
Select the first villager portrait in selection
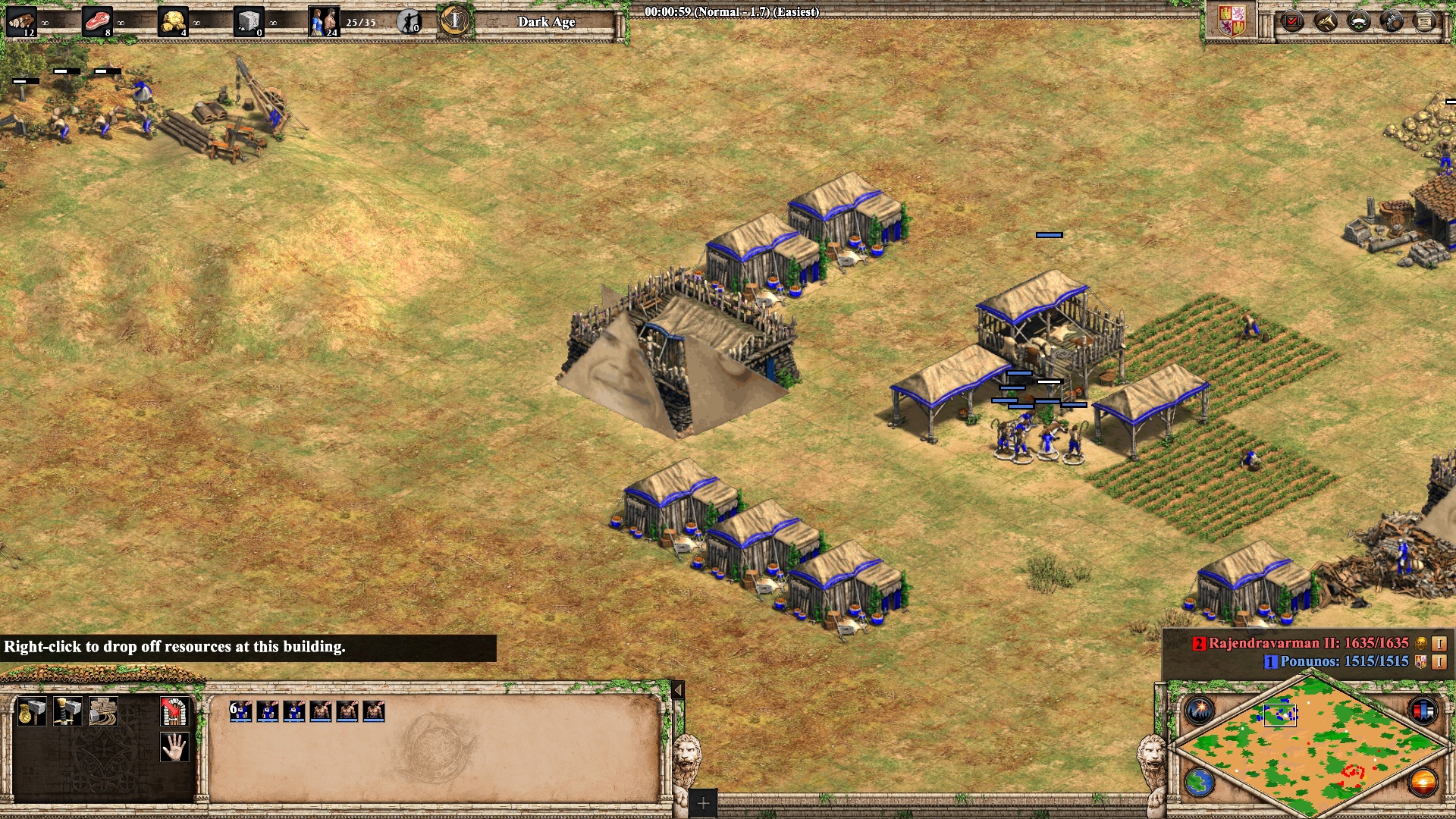pos(241,711)
